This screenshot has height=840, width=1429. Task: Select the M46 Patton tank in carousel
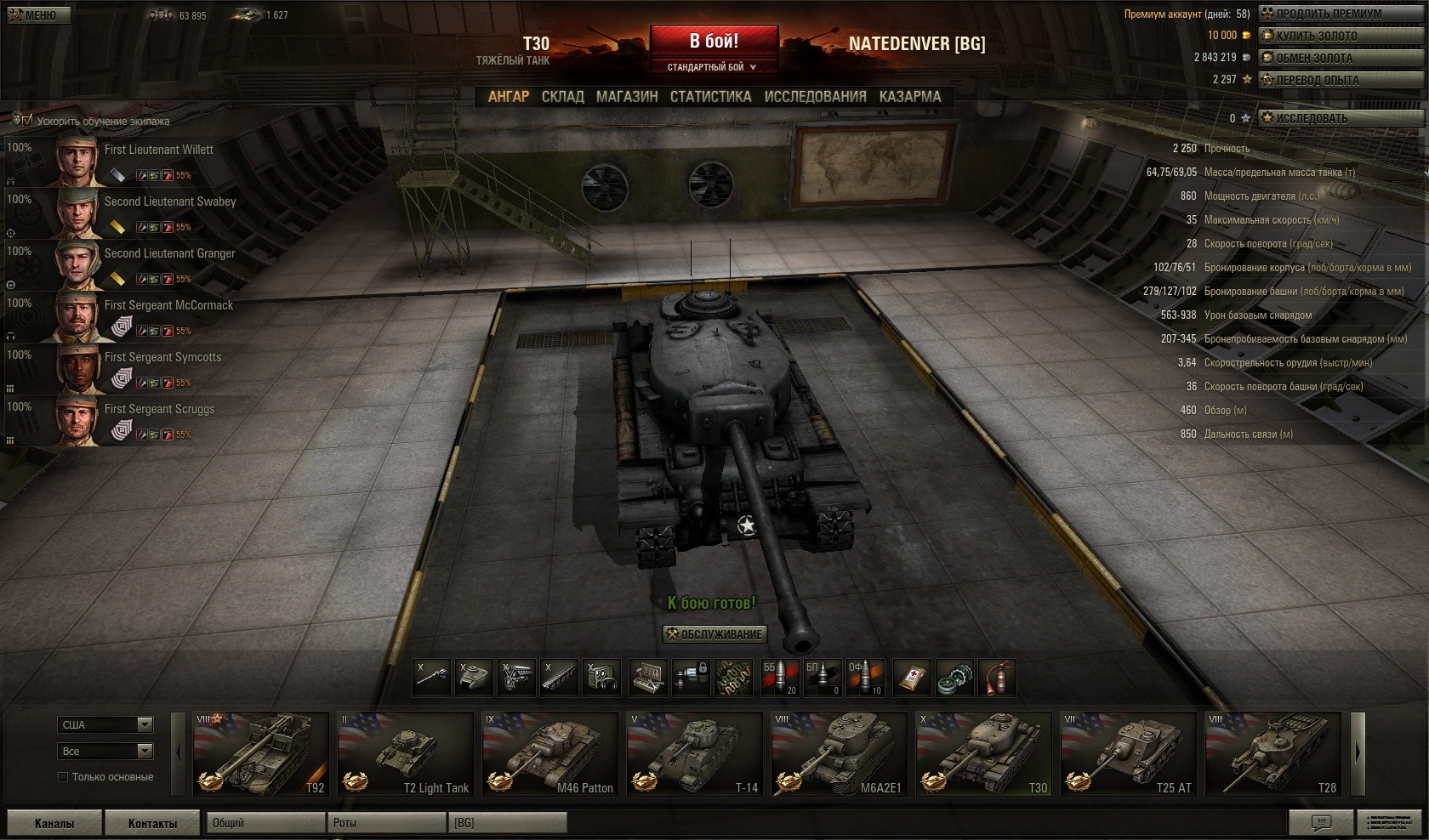(x=550, y=754)
